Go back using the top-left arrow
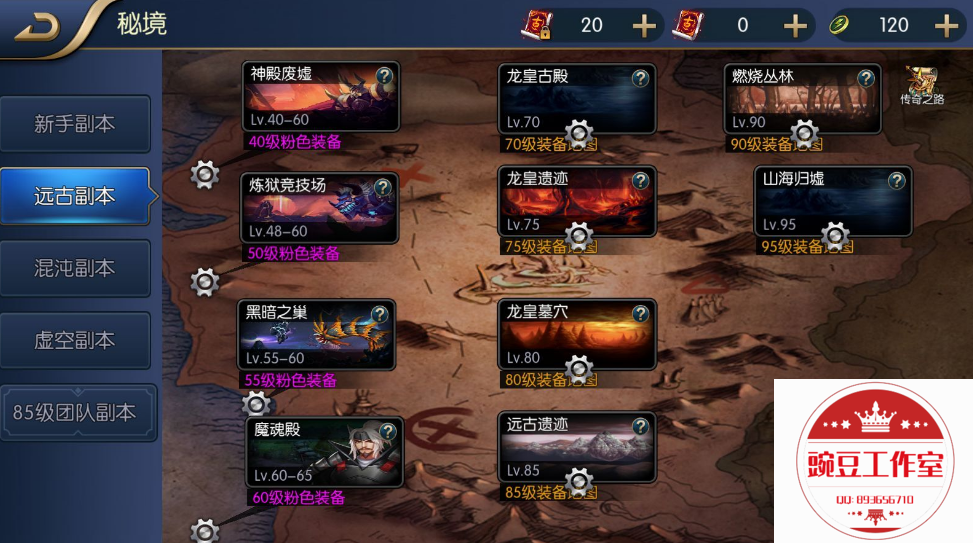The width and height of the screenshot is (973, 543). click(x=36, y=25)
